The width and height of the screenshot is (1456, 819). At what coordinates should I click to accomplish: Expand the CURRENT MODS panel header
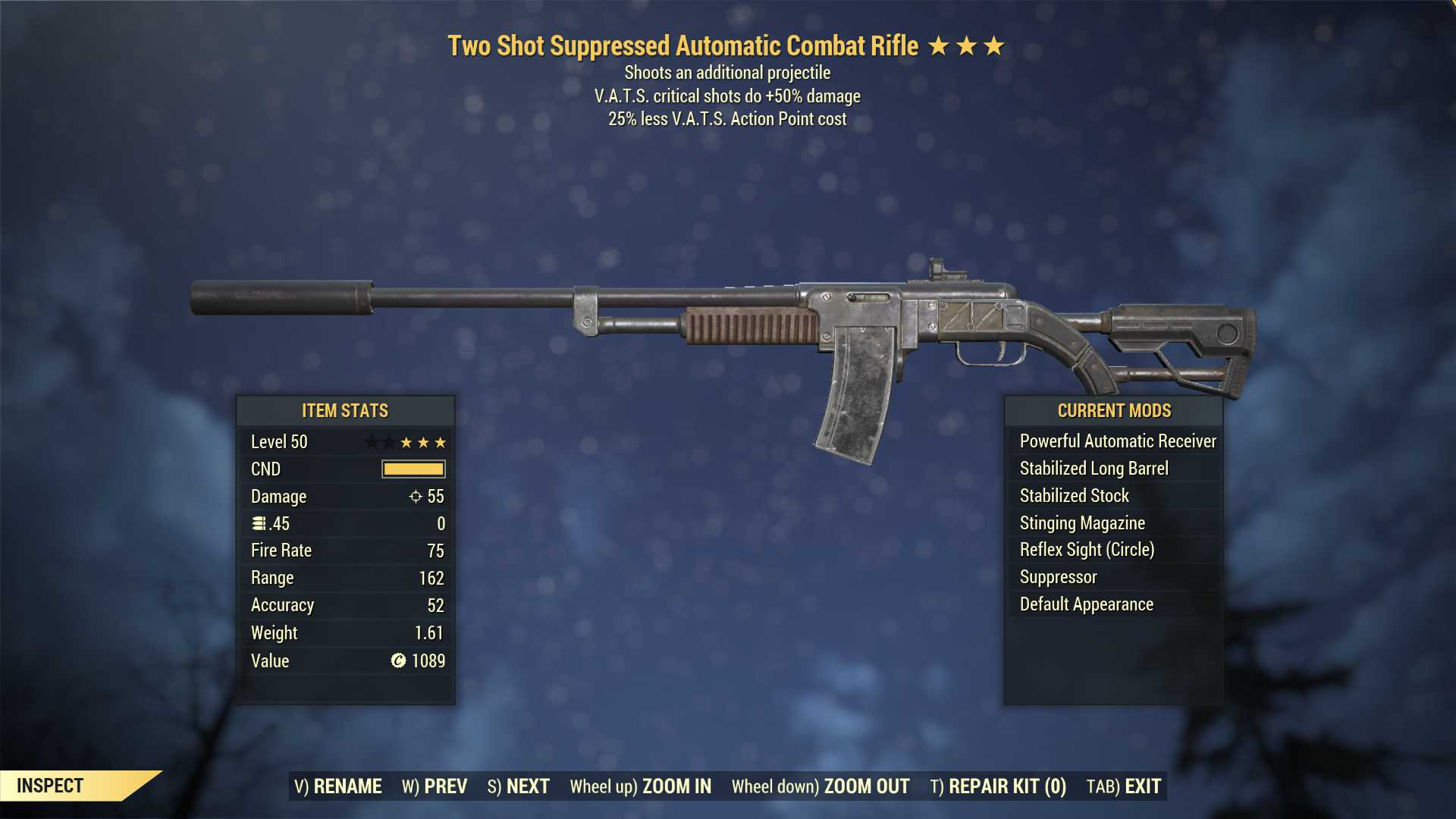click(1115, 410)
